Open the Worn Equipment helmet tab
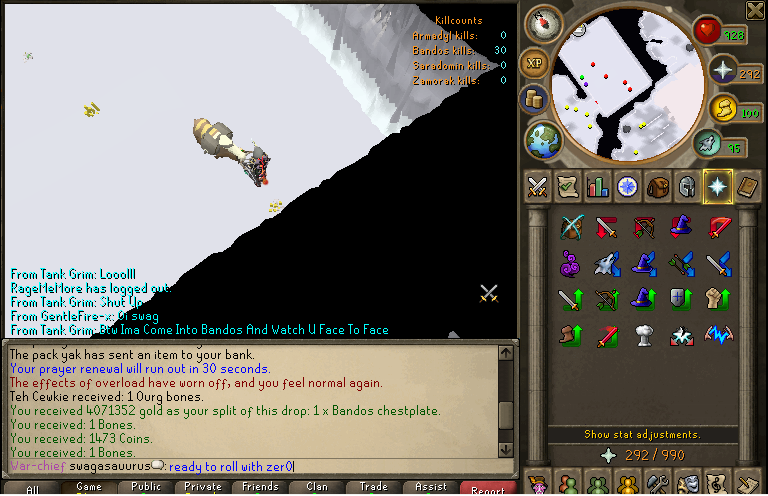 [687, 187]
